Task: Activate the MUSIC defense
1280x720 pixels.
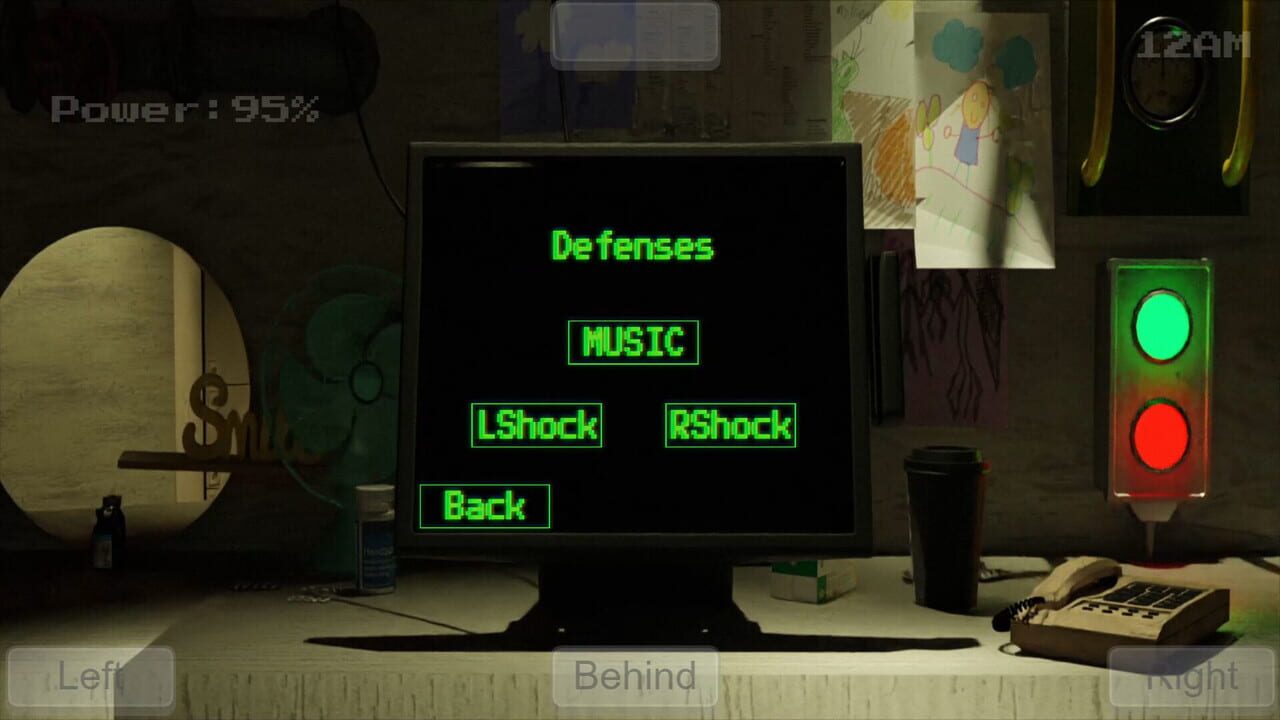Action: [633, 340]
